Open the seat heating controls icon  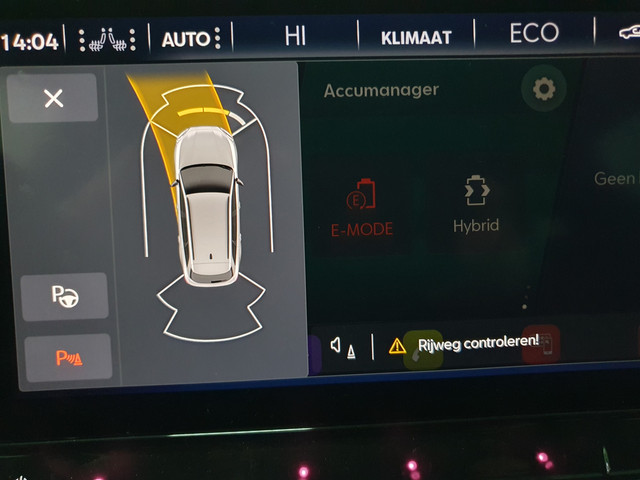106,41
